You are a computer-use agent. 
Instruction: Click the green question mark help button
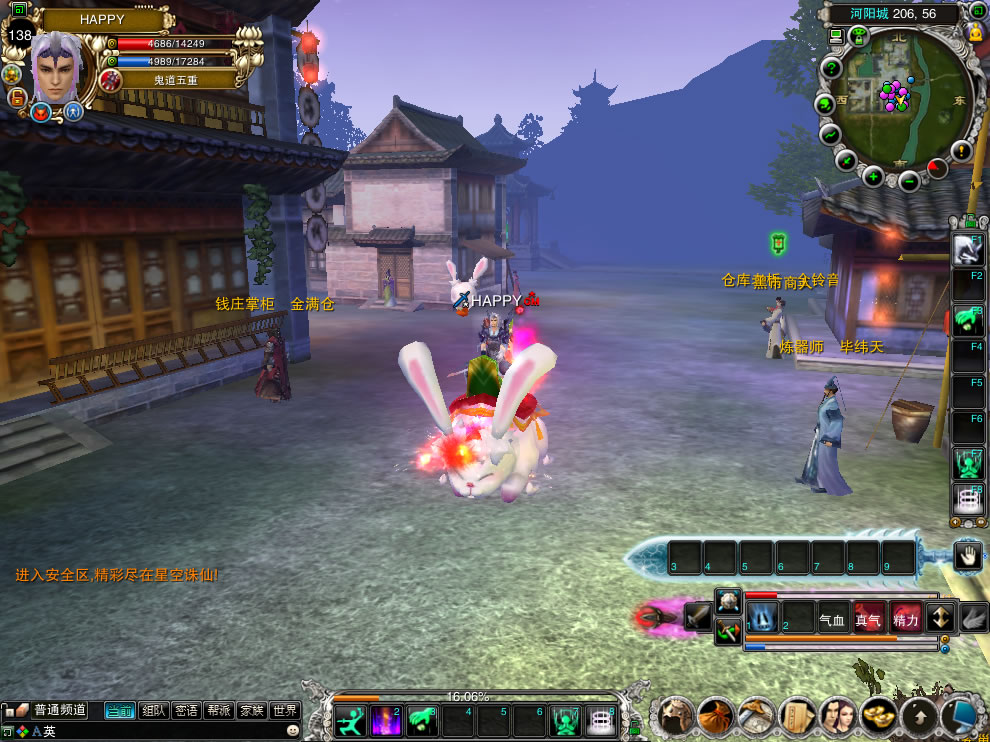click(x=830, y=68)
